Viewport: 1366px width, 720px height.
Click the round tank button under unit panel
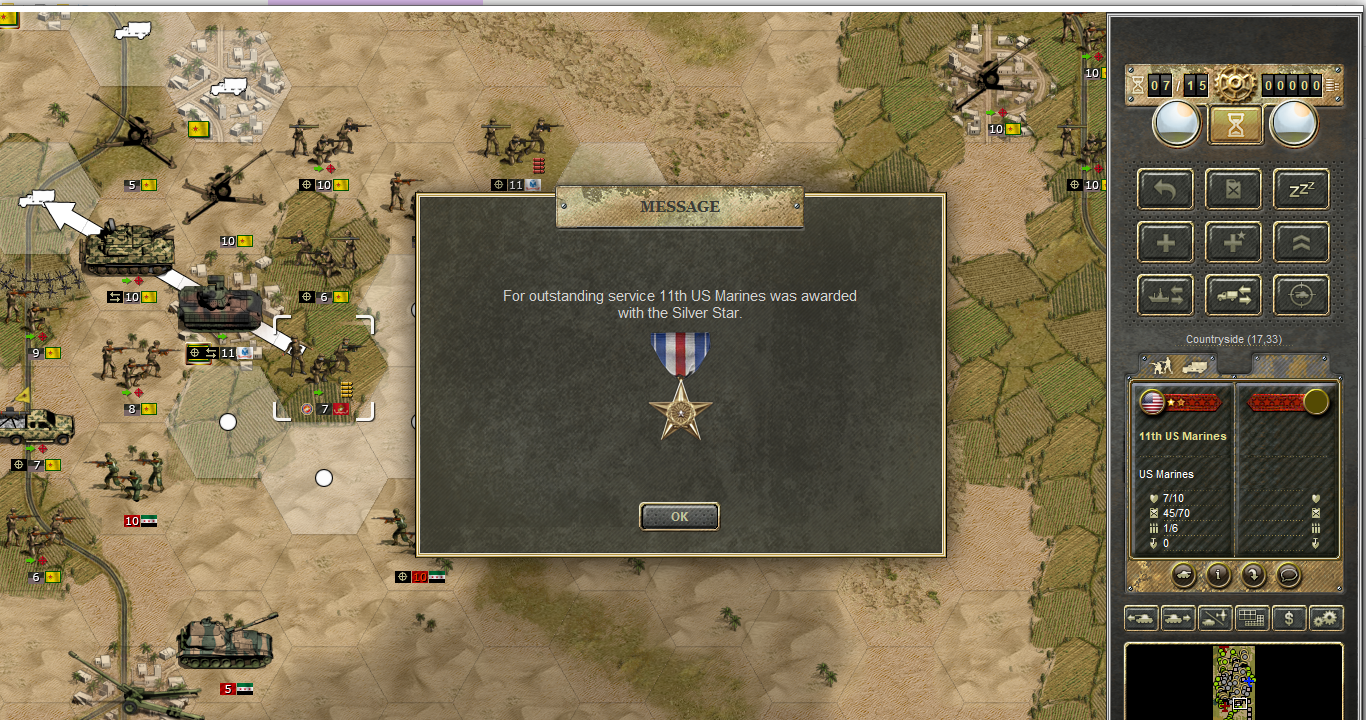[1183, 575]
